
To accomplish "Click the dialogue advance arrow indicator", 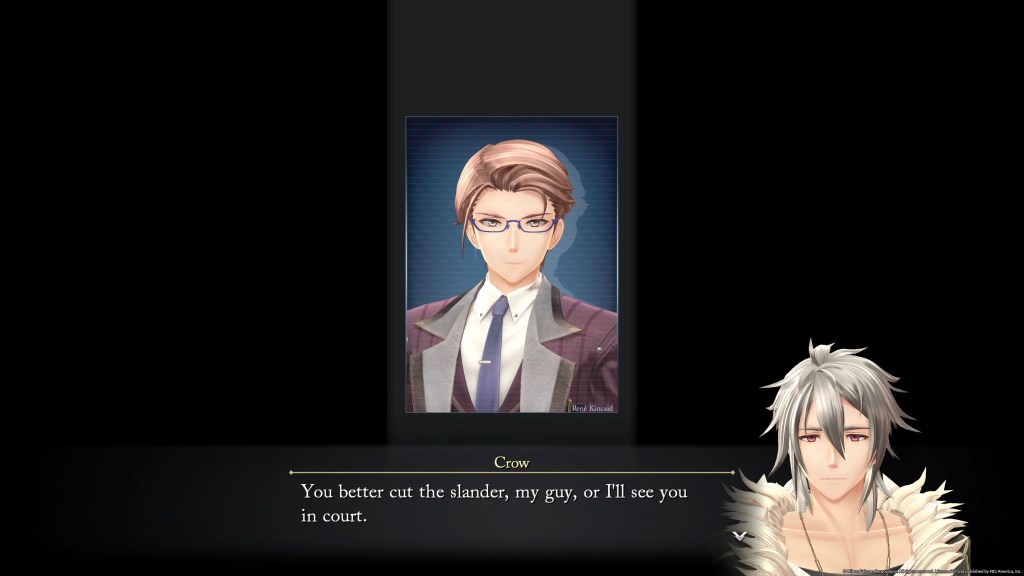I will pos(739,536).
